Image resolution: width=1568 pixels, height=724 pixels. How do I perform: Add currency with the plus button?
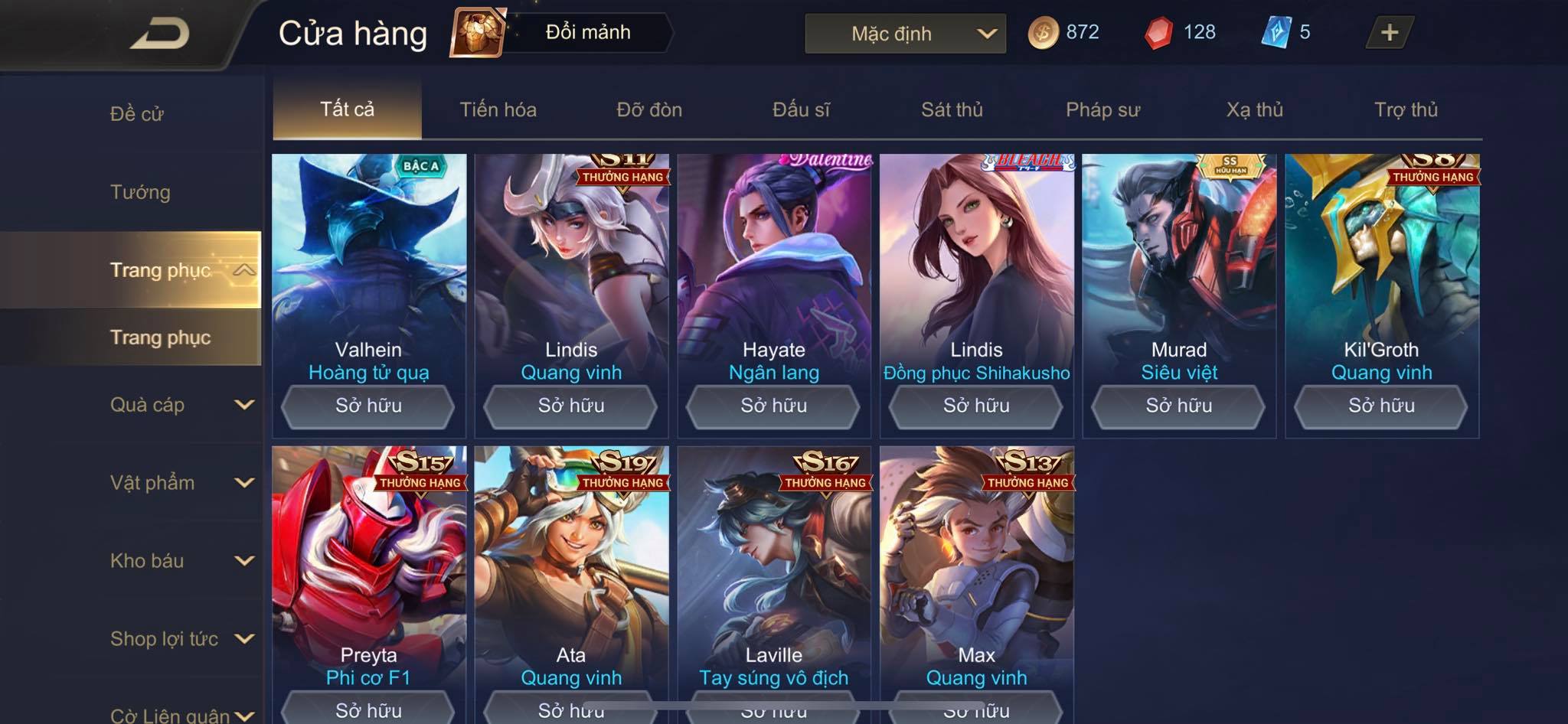(1389, 33)
